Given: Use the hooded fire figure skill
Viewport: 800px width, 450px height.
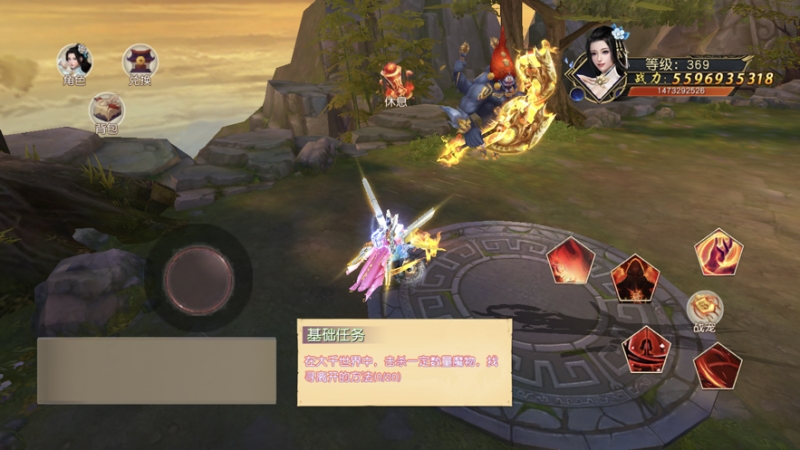Looking at the screenshot, I should [x=633, y=277].
